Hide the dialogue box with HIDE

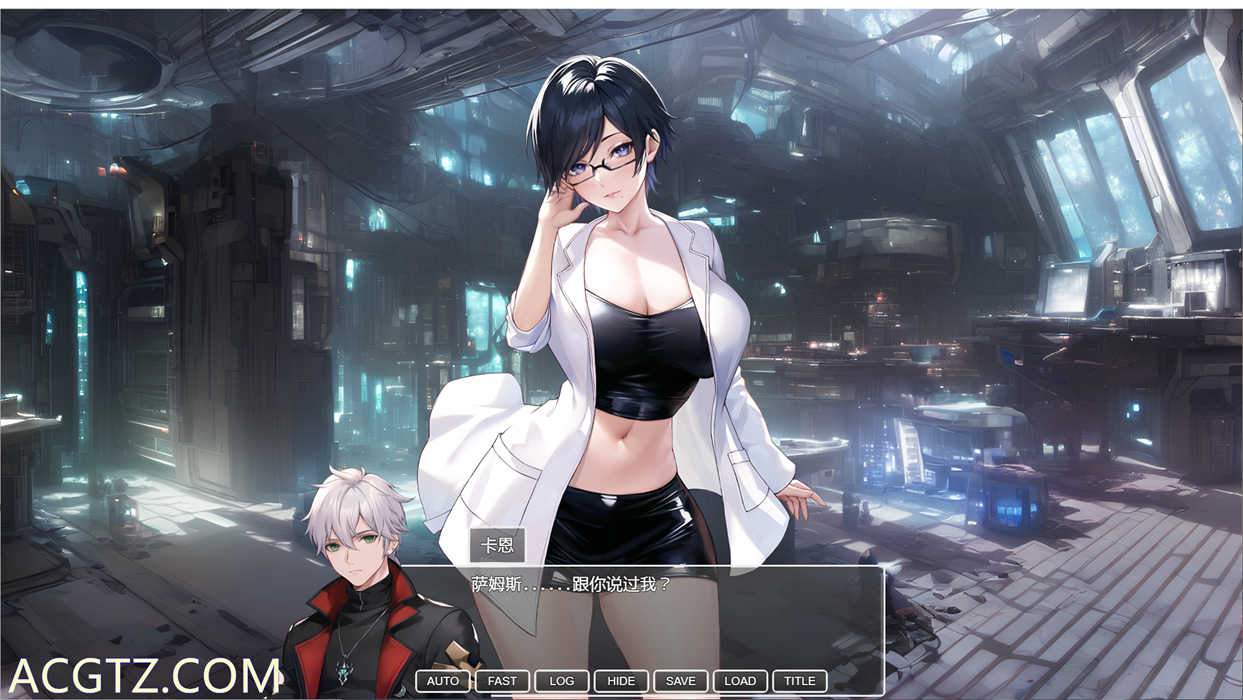tap(621, 681)
